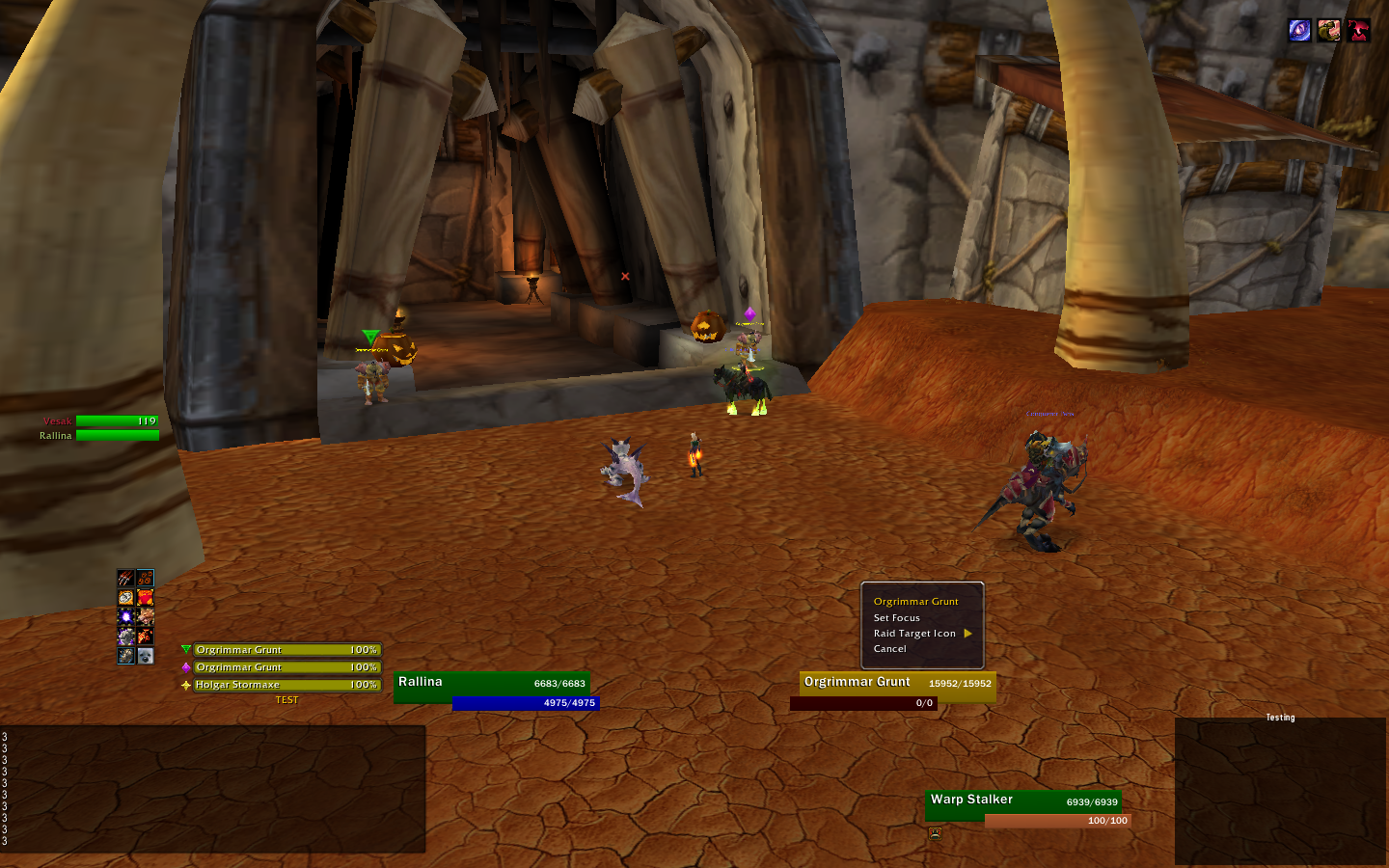
Task: Click the roaring beast buff icon
Action: click(x=1329, y=31)
